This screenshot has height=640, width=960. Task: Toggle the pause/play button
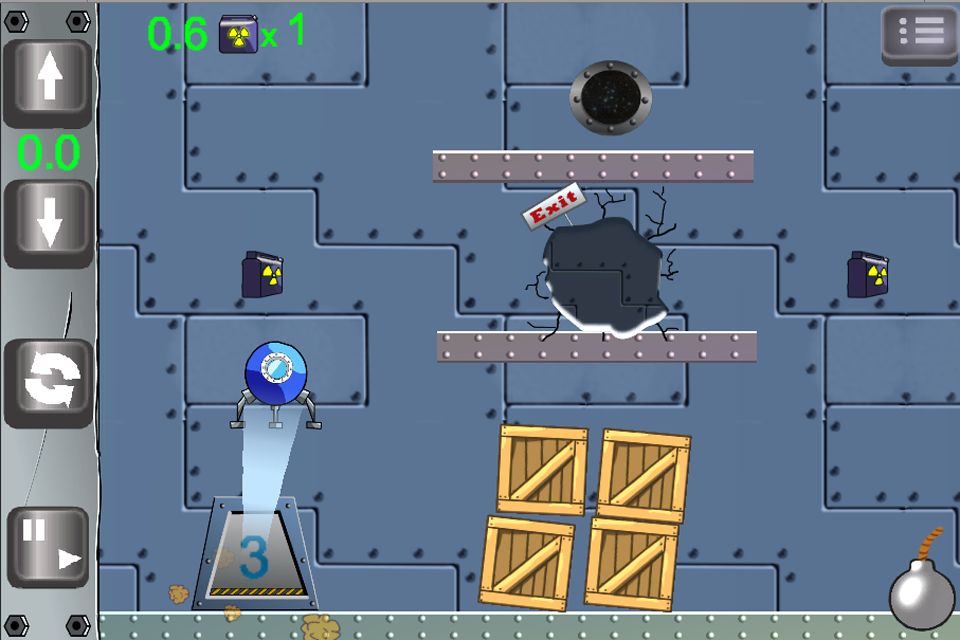point(48,546)
